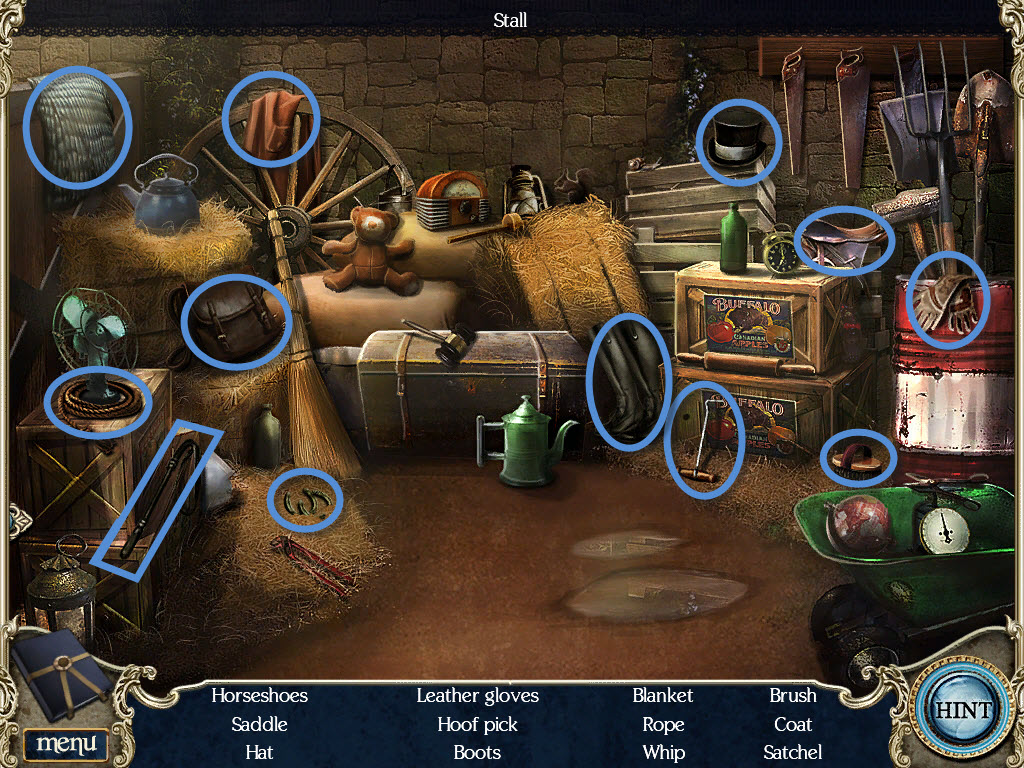Open the menu button

(66, 743)
